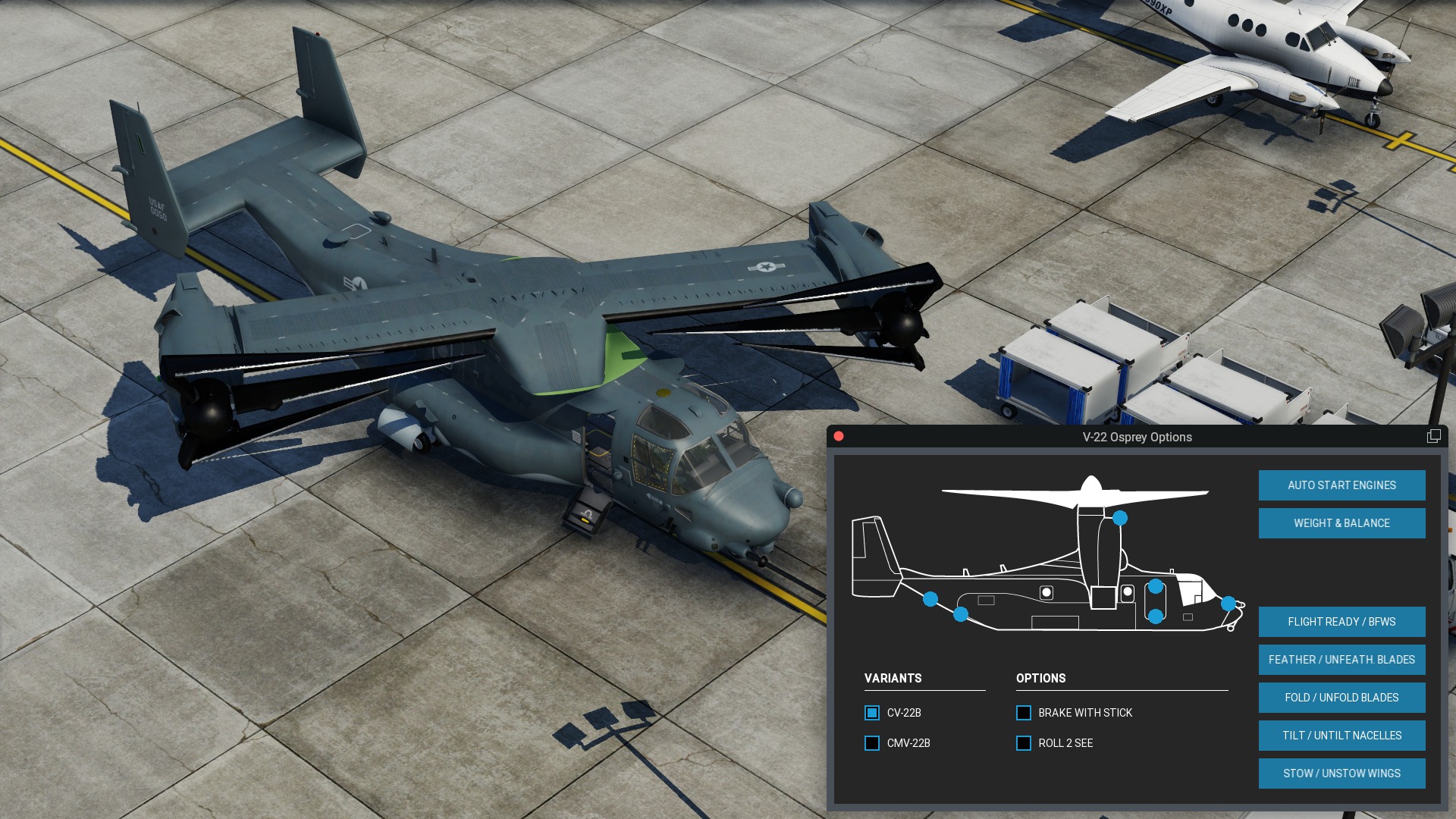The image size is (1456, 819).
Task: Select Fold / Unfold Blades
Action: (1341, 698)
